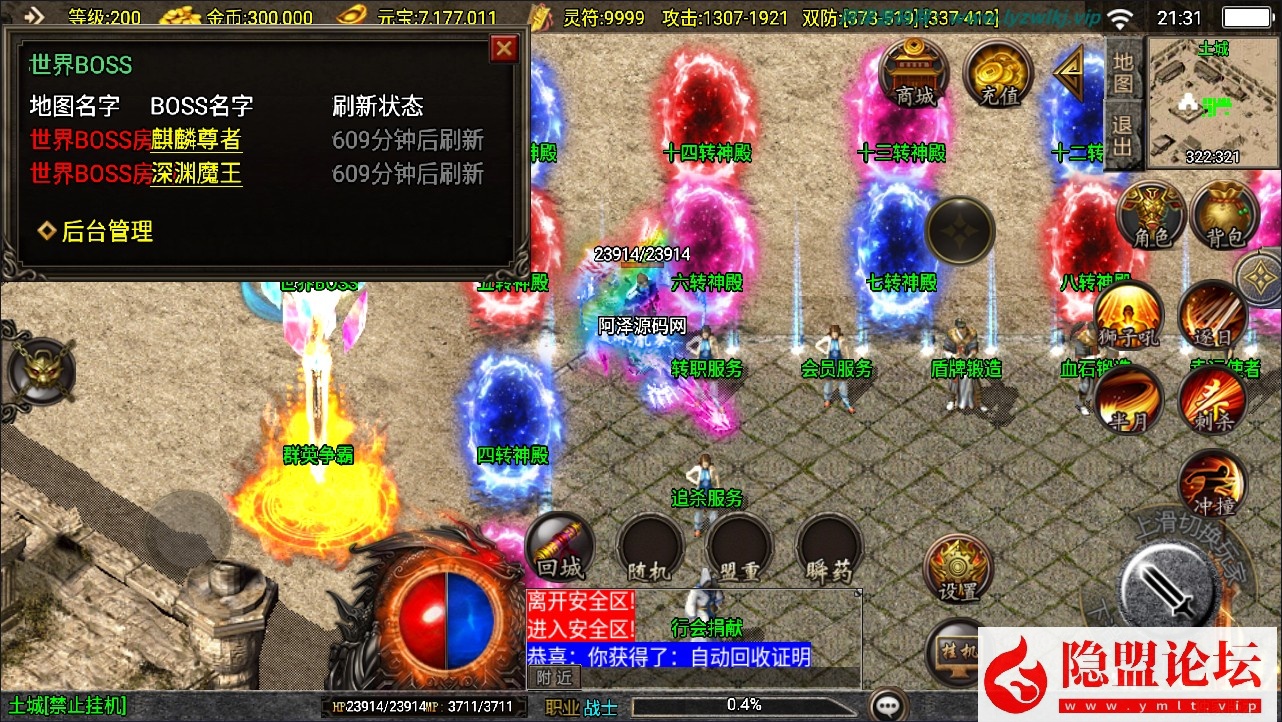Screen dimensions: 1282x722
Task: Click the 0.4% experience progress bar
Action: click(745, 703)
